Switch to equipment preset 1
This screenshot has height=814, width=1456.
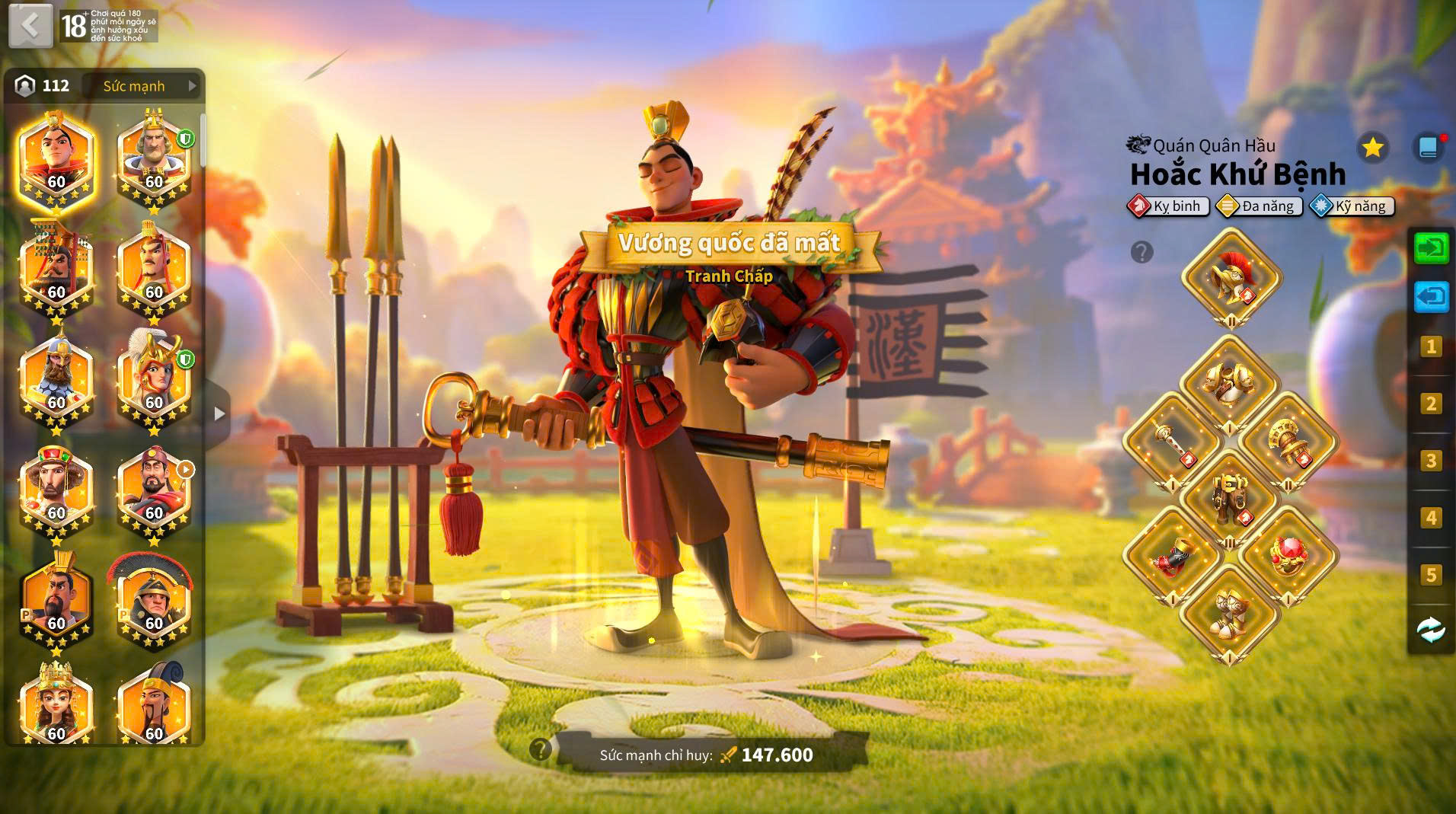point(1431,347)
